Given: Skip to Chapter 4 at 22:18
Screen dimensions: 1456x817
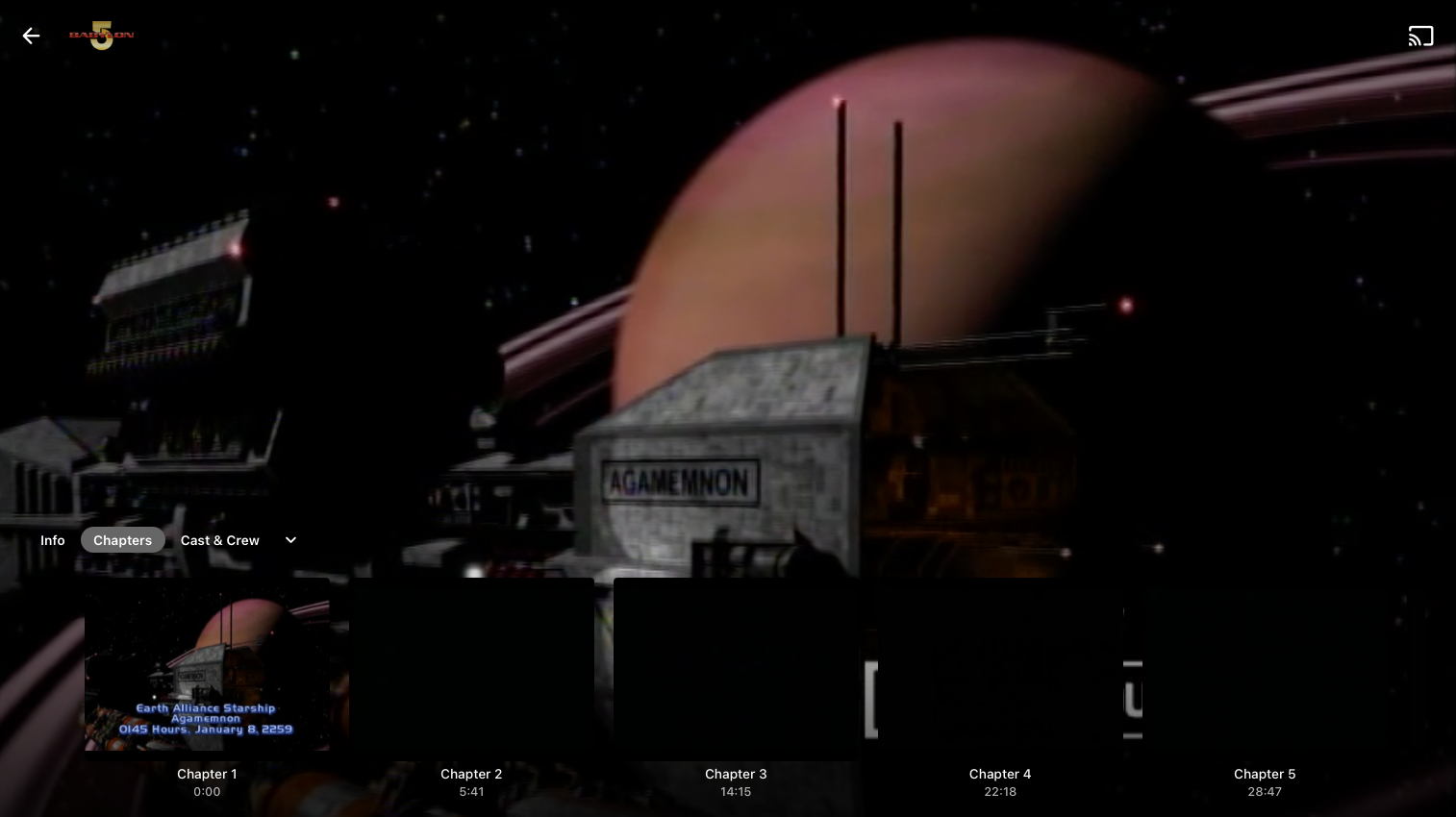Looking at the screenshot, I should tap(1000, 667).
